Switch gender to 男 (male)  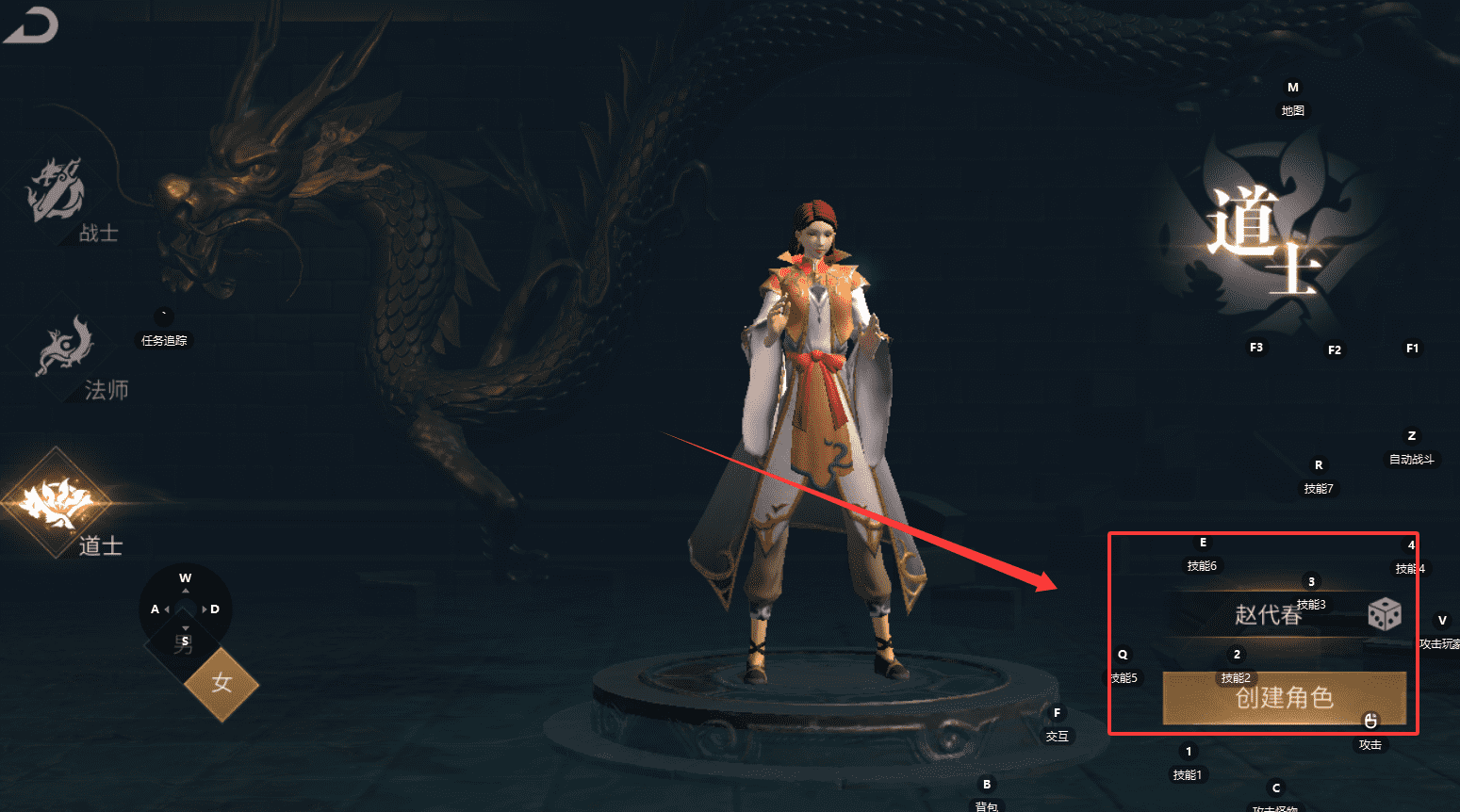[181, 646]
